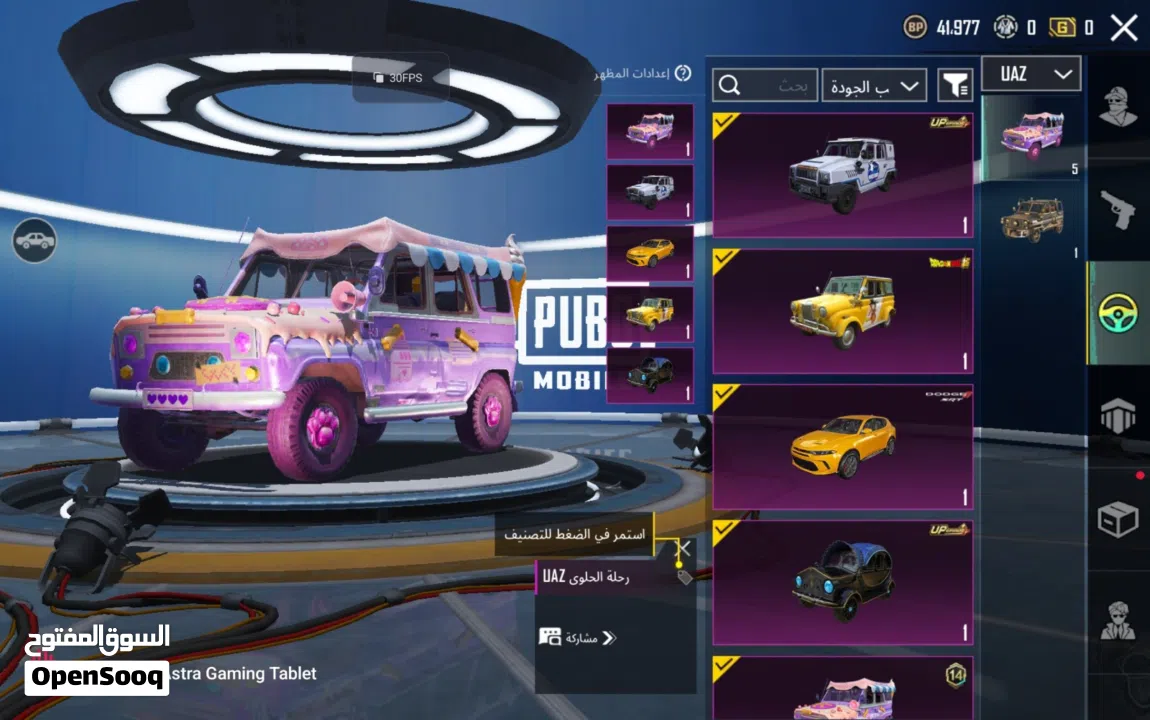Screen dimensions: 1150x720
Task: Click the help icon beside appearance settings
Action: (683, 73)
